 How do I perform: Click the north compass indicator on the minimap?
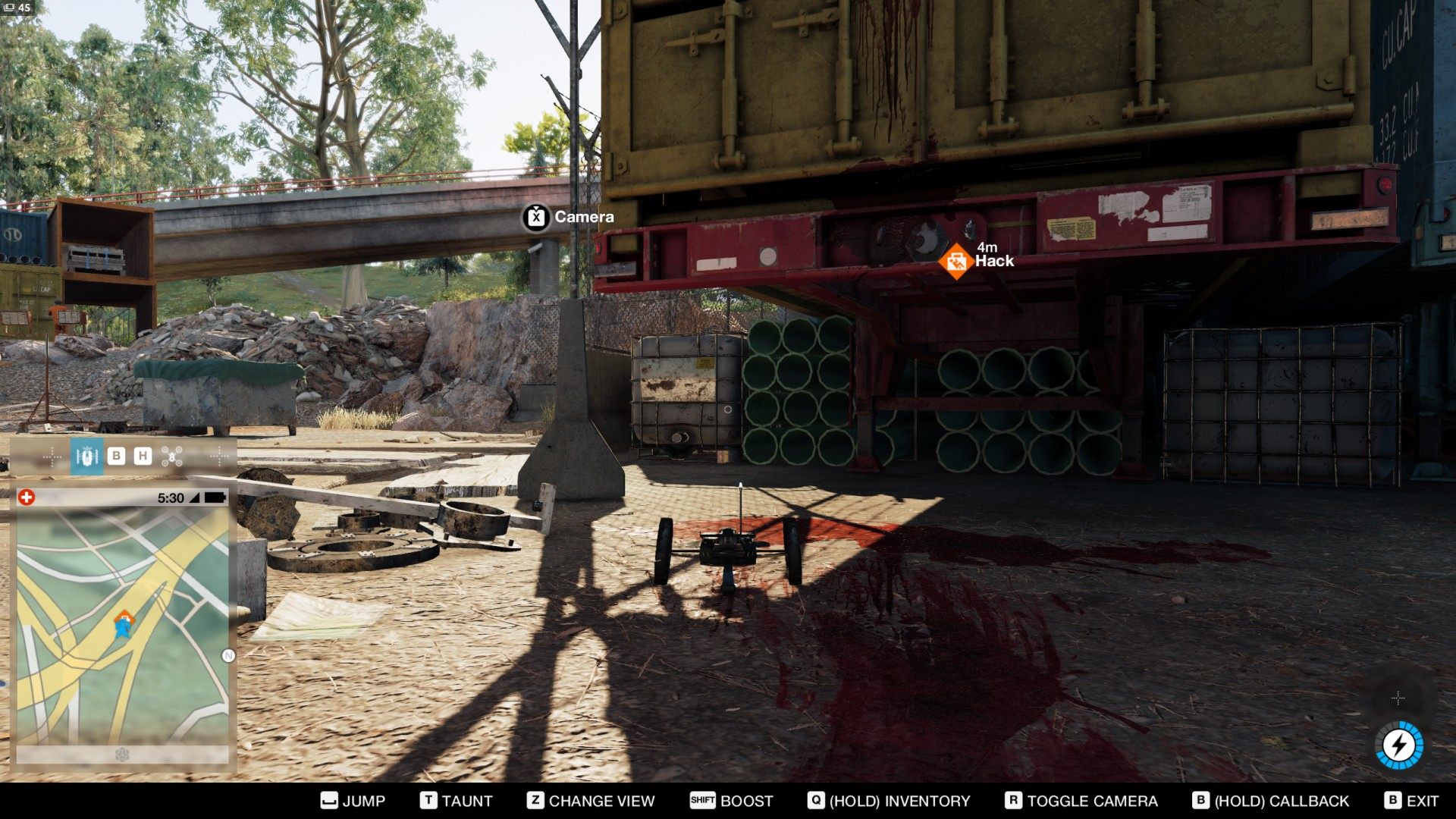point(228,656)
